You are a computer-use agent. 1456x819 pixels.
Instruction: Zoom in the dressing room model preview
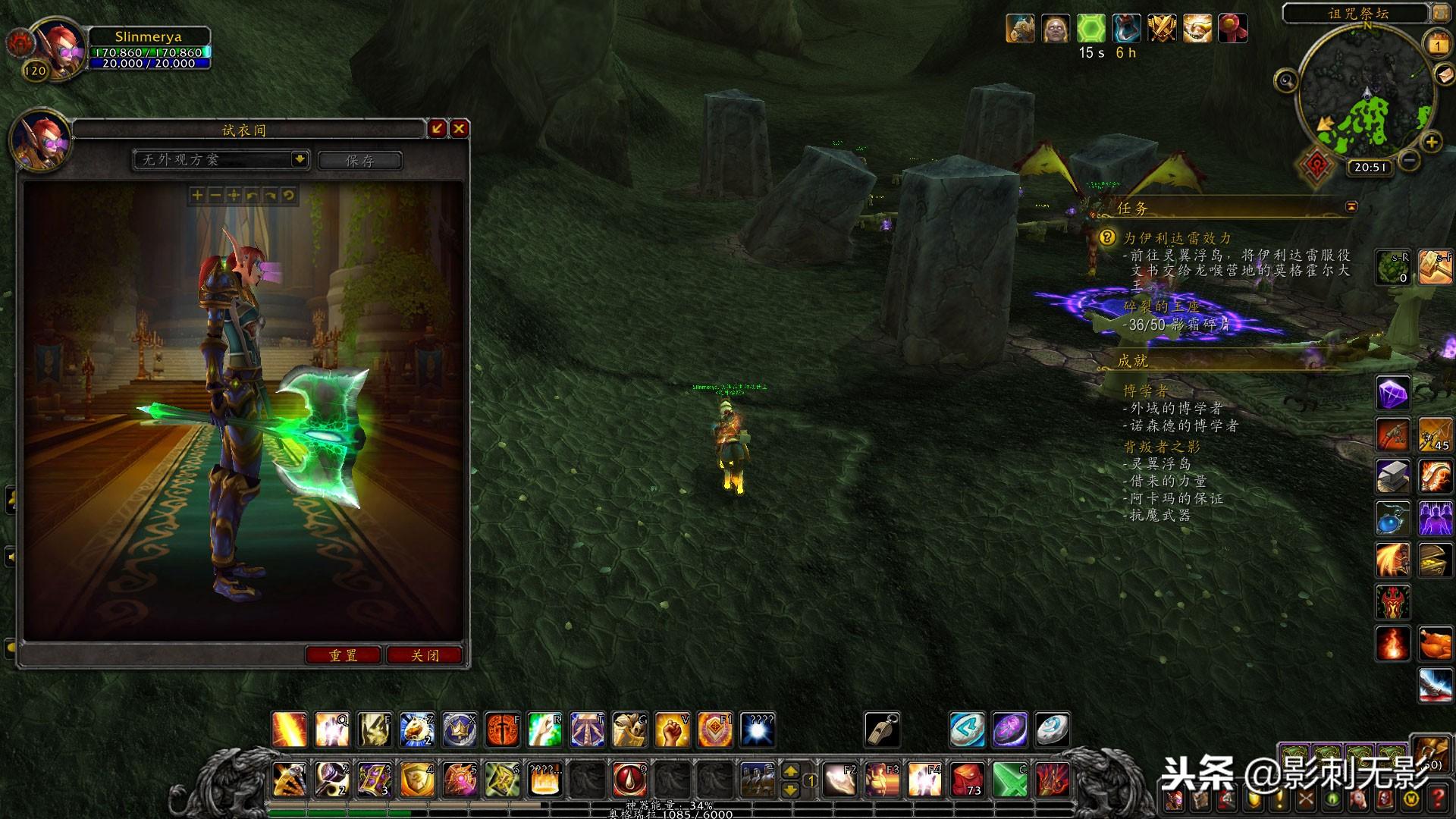coord(197,196)
